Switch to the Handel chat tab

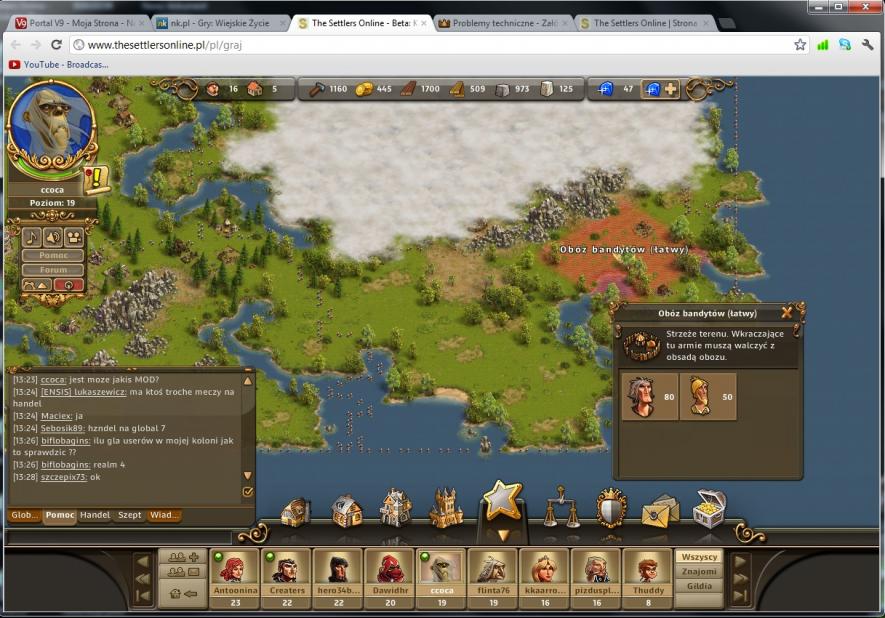tap(95, 516)
